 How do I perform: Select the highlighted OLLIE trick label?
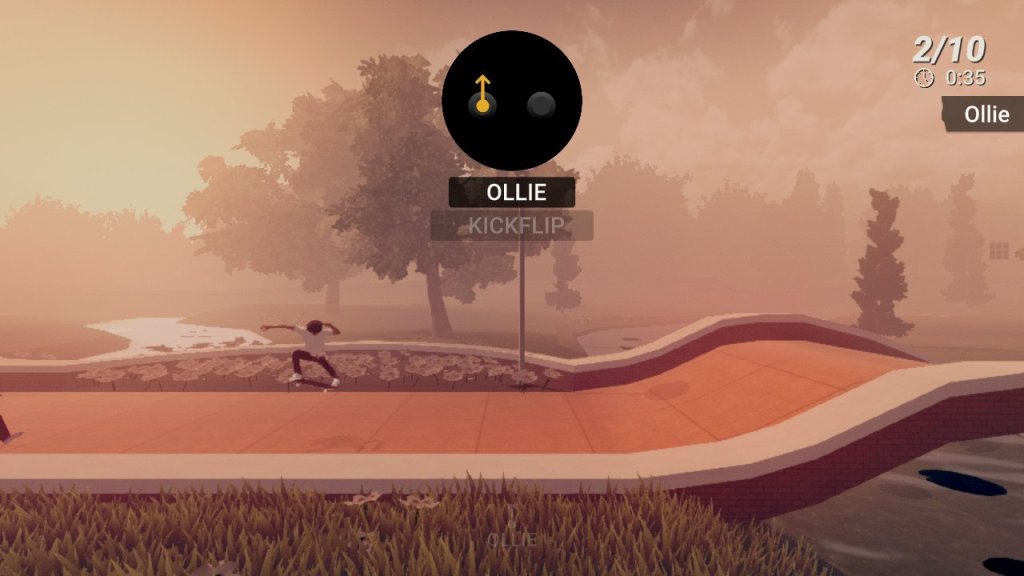[x=512, y=192]
